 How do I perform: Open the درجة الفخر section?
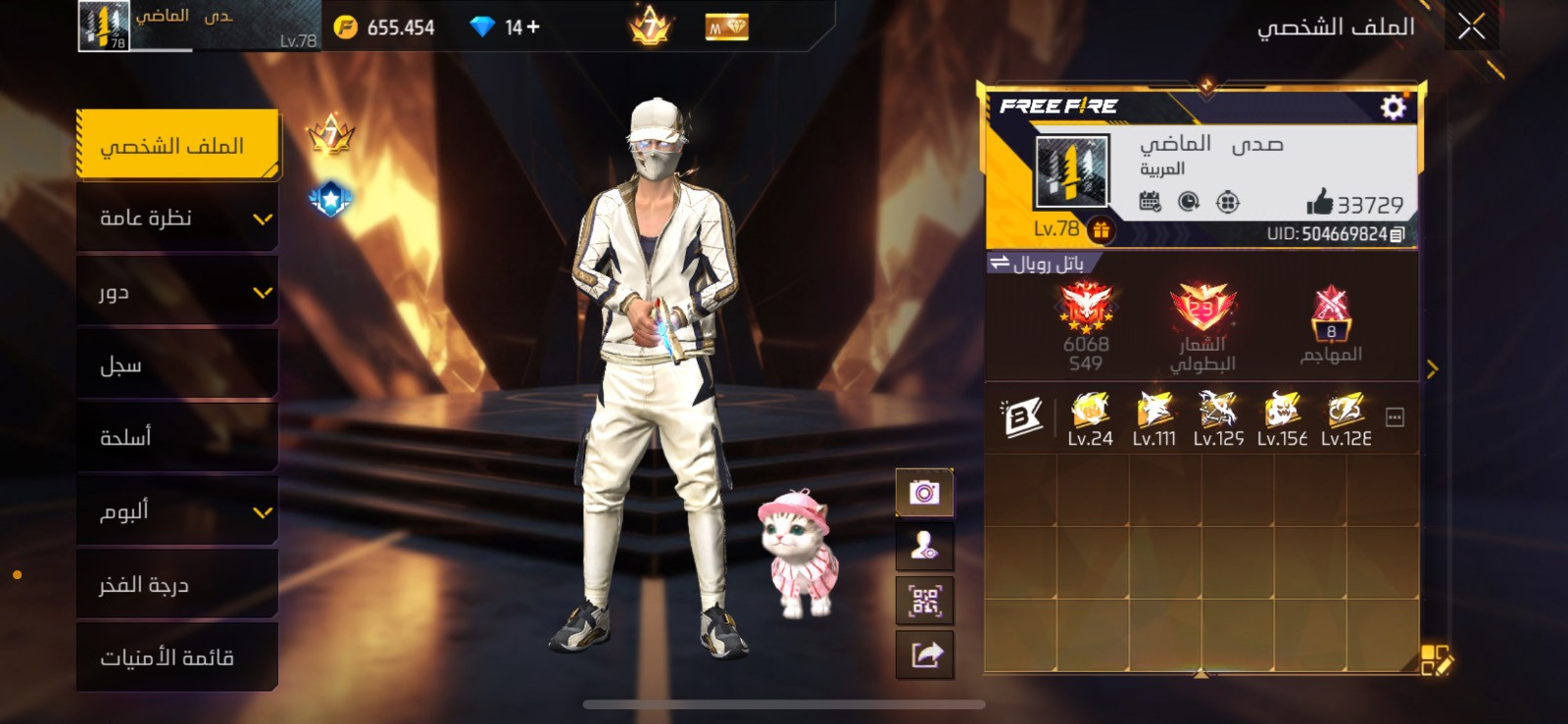pyautogui.click(x=177, y=585)
